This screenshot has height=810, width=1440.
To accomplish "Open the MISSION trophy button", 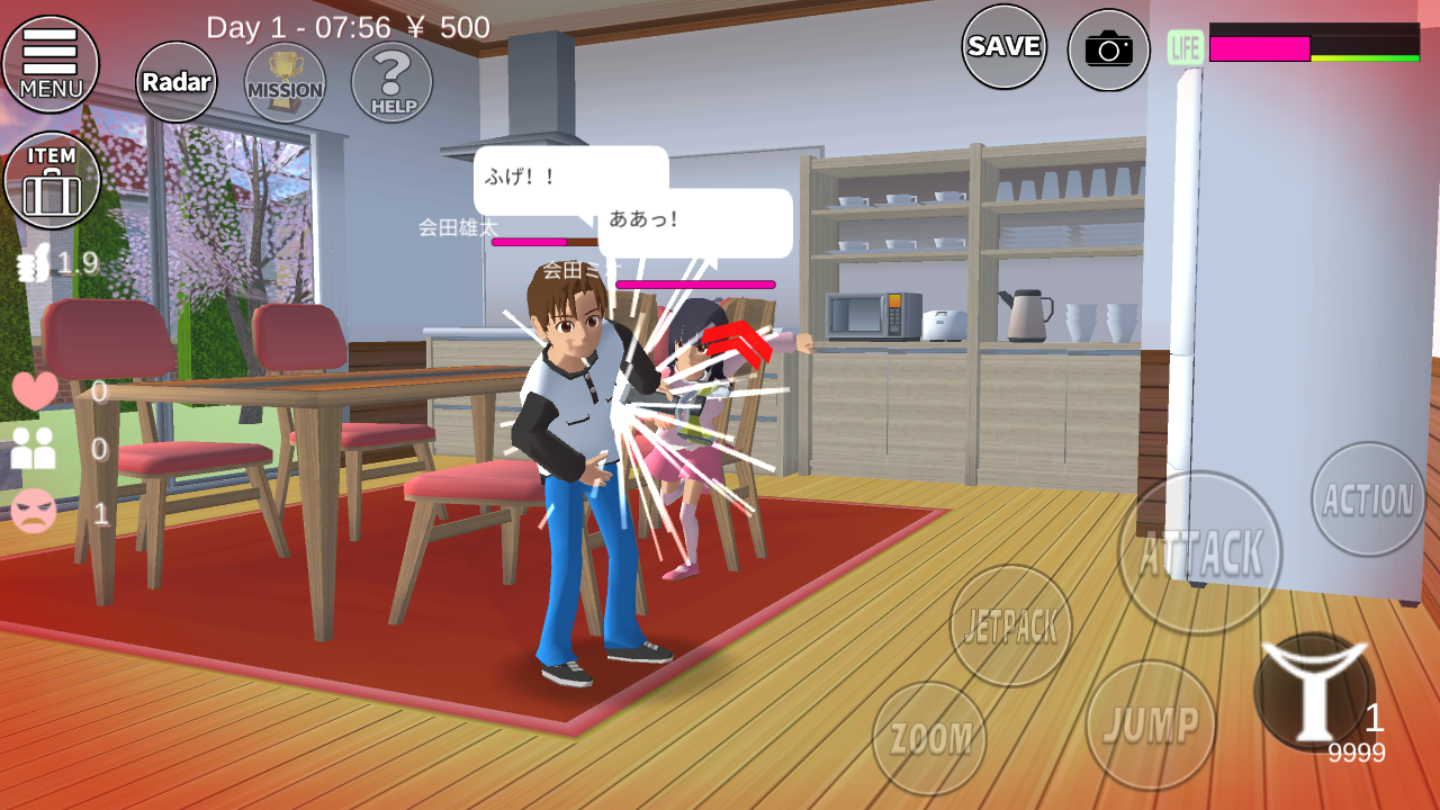I will coord(285,82).
